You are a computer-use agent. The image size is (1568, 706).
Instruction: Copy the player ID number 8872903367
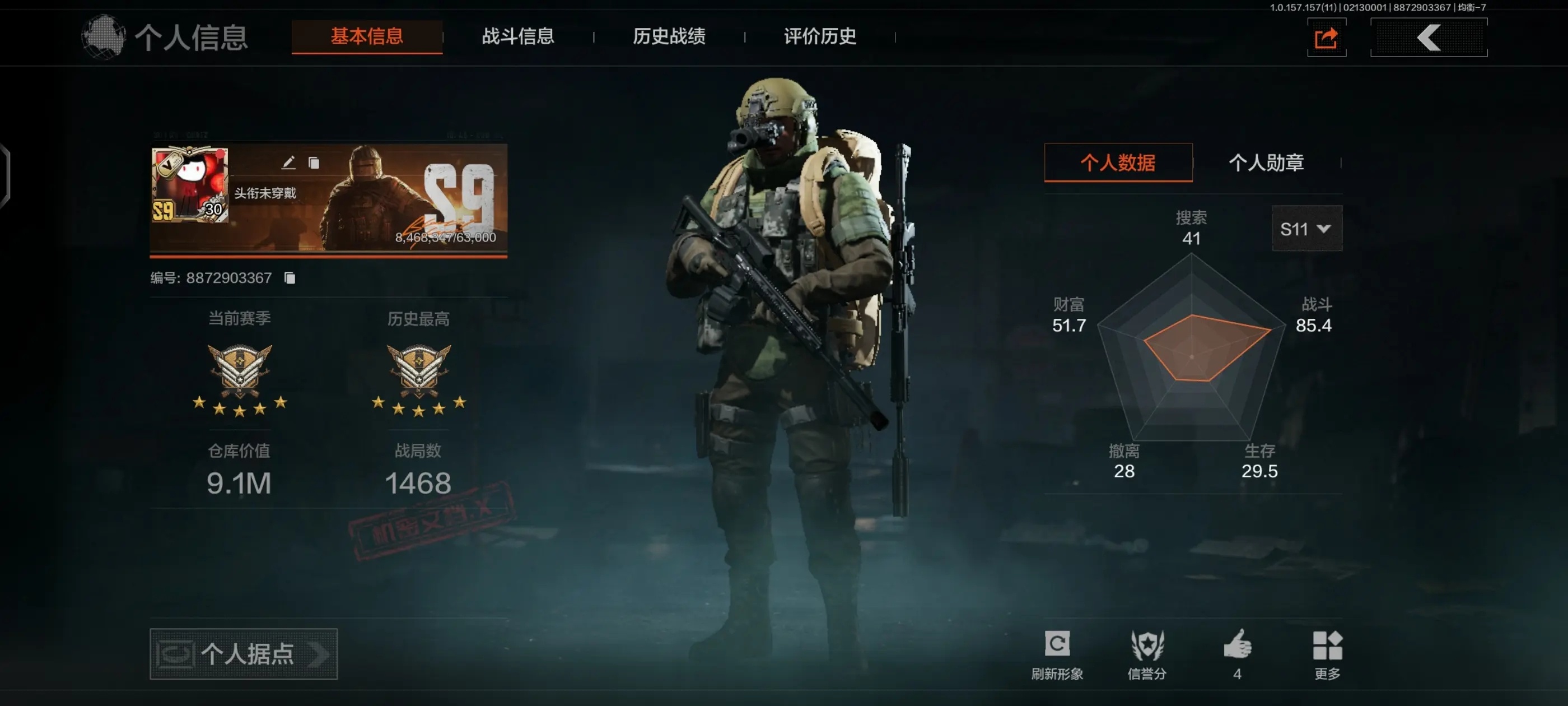point(290,278)
